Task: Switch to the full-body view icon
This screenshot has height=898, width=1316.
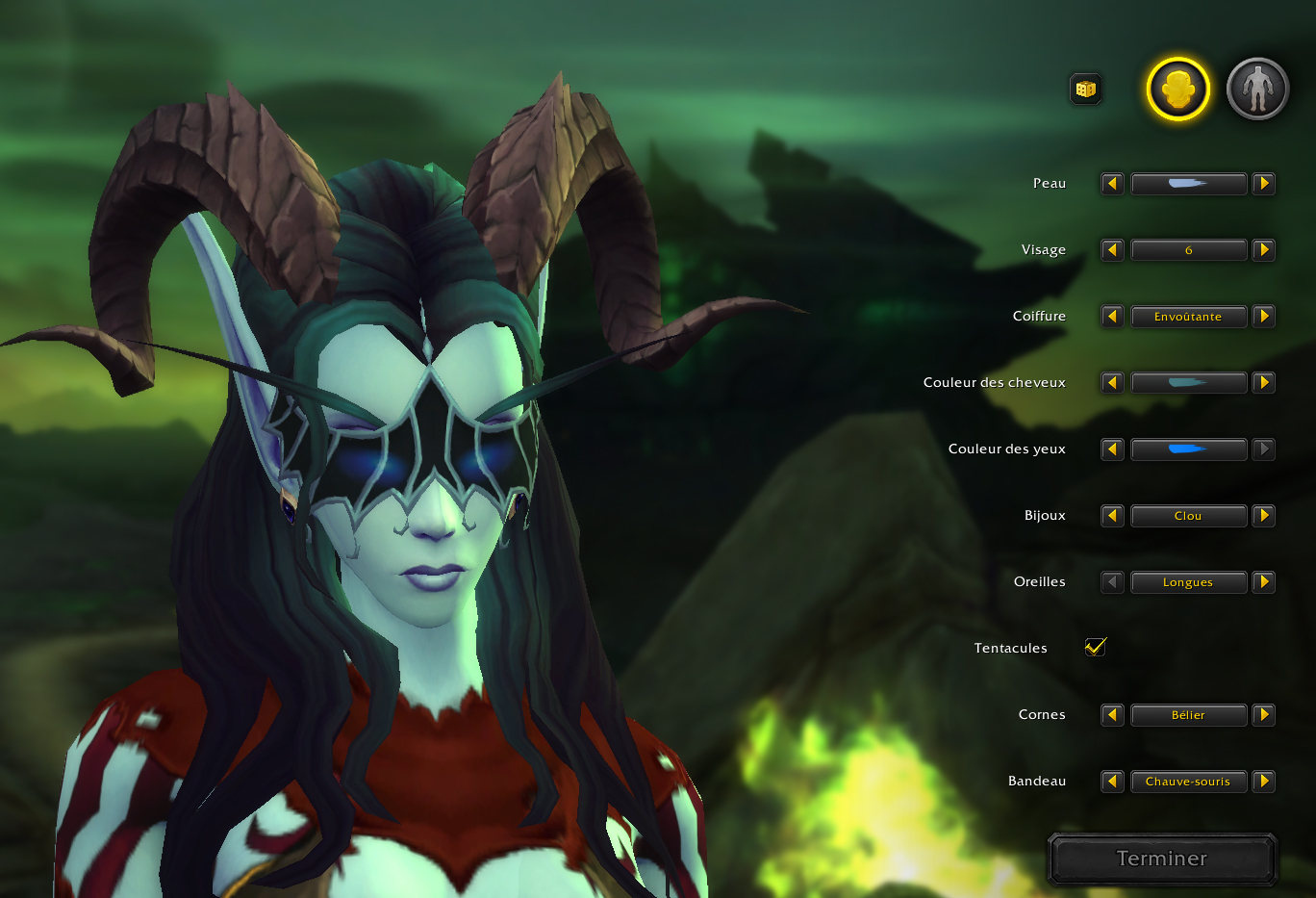Action: (x=1257, y=89)
